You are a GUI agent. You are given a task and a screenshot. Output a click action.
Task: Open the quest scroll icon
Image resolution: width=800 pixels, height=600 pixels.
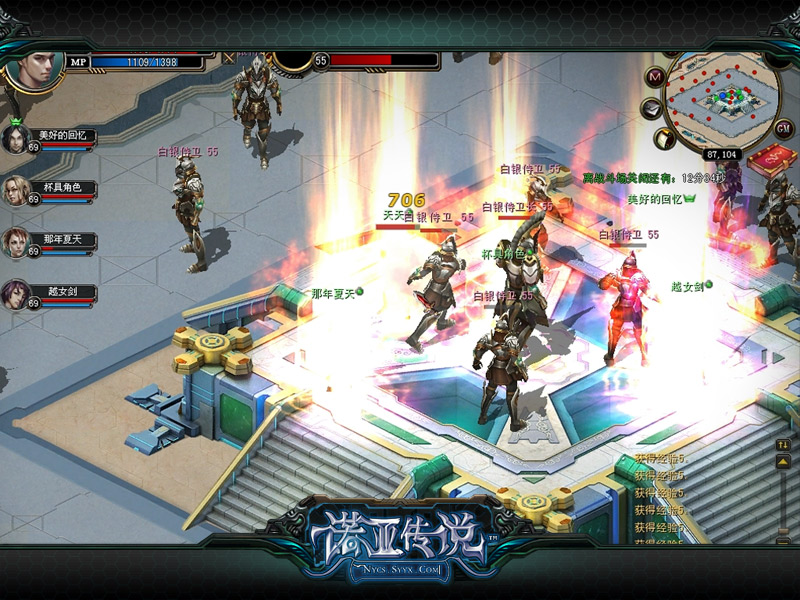pos(665,137)
